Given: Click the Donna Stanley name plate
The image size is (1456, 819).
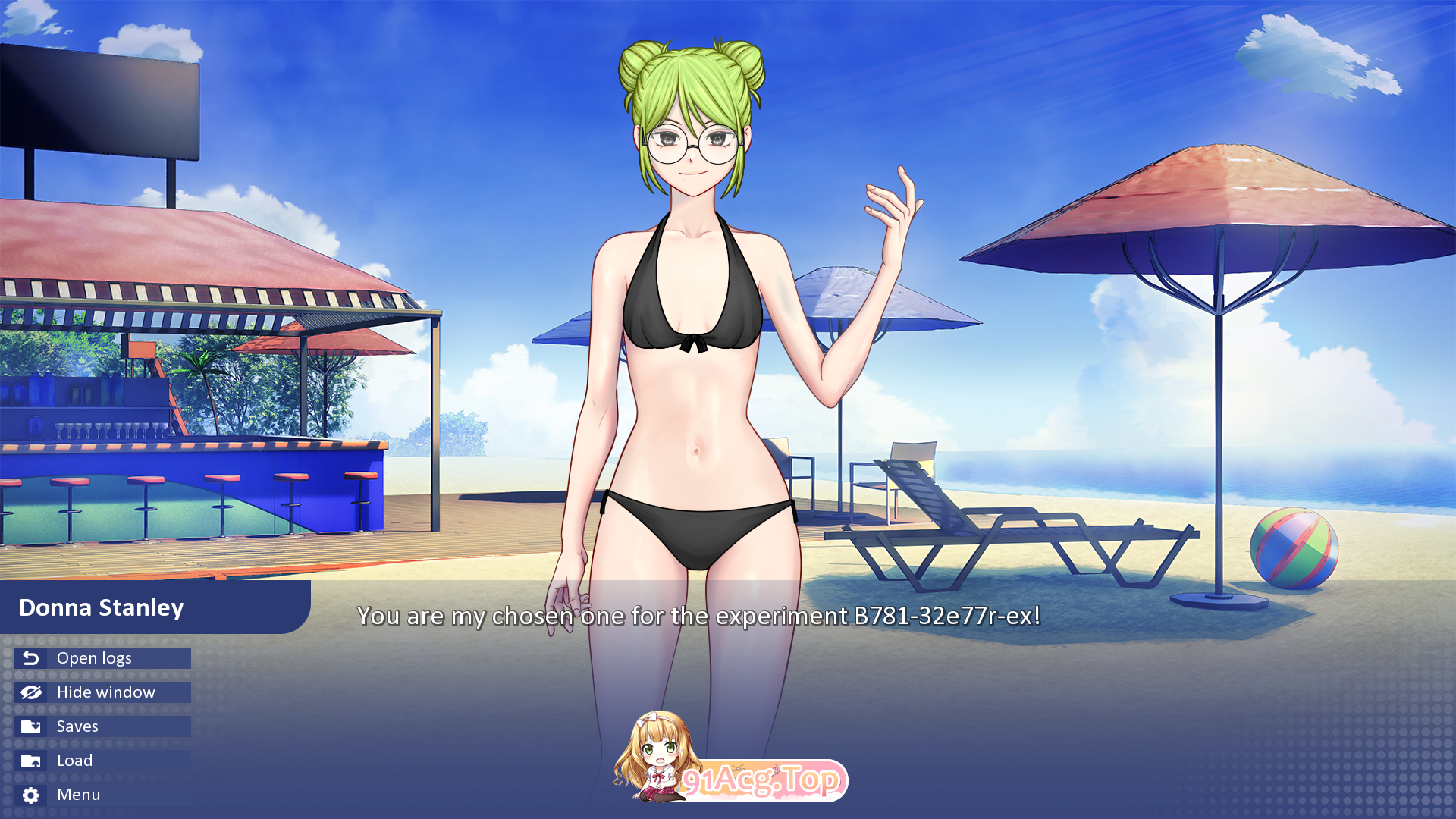Looking at the screenshot, I should click(x=101, y=607).
